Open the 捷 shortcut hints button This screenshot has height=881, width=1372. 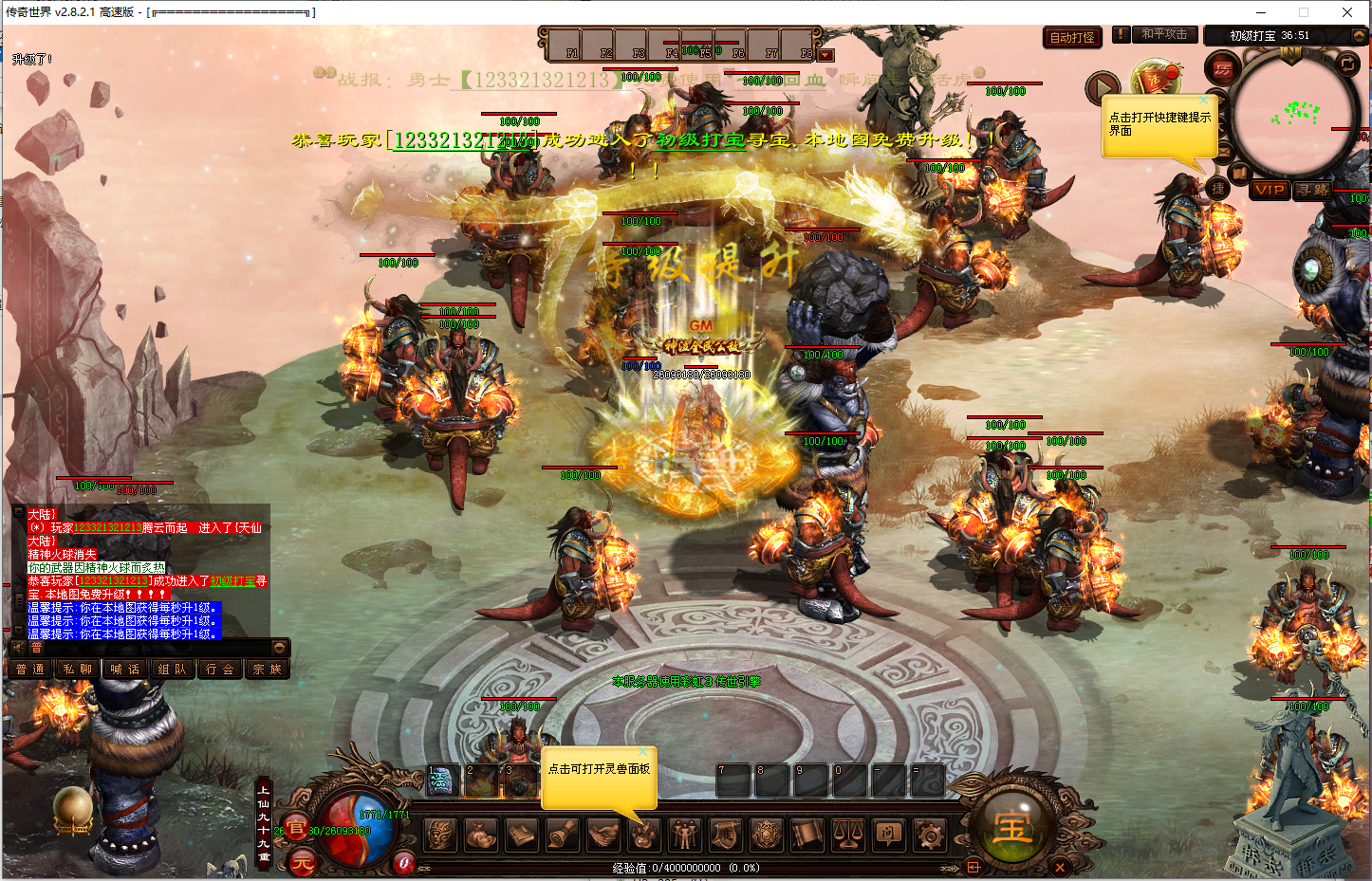[1217, 189]
